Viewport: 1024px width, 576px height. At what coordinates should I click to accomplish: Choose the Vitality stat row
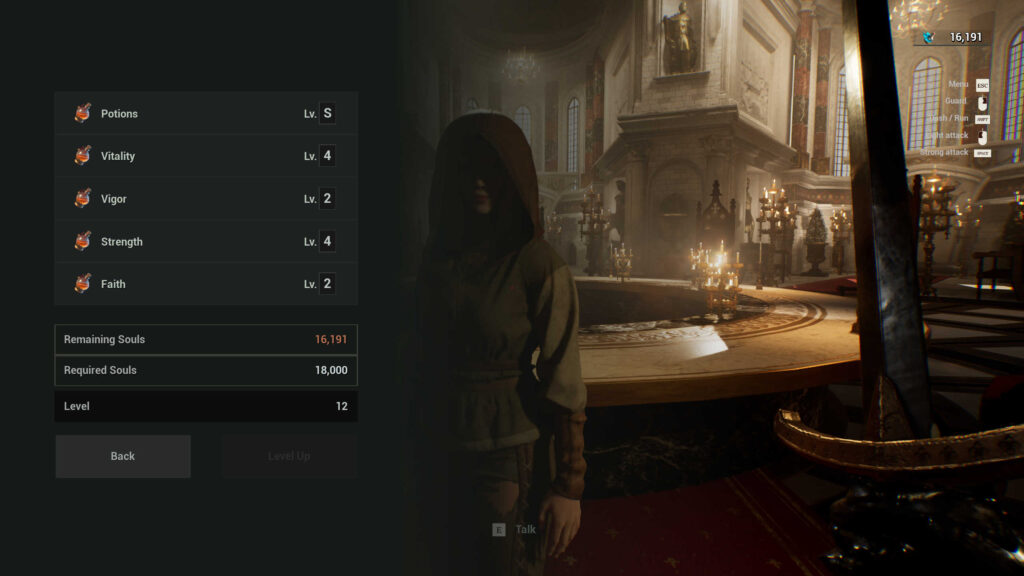click(x=205, y=156)
